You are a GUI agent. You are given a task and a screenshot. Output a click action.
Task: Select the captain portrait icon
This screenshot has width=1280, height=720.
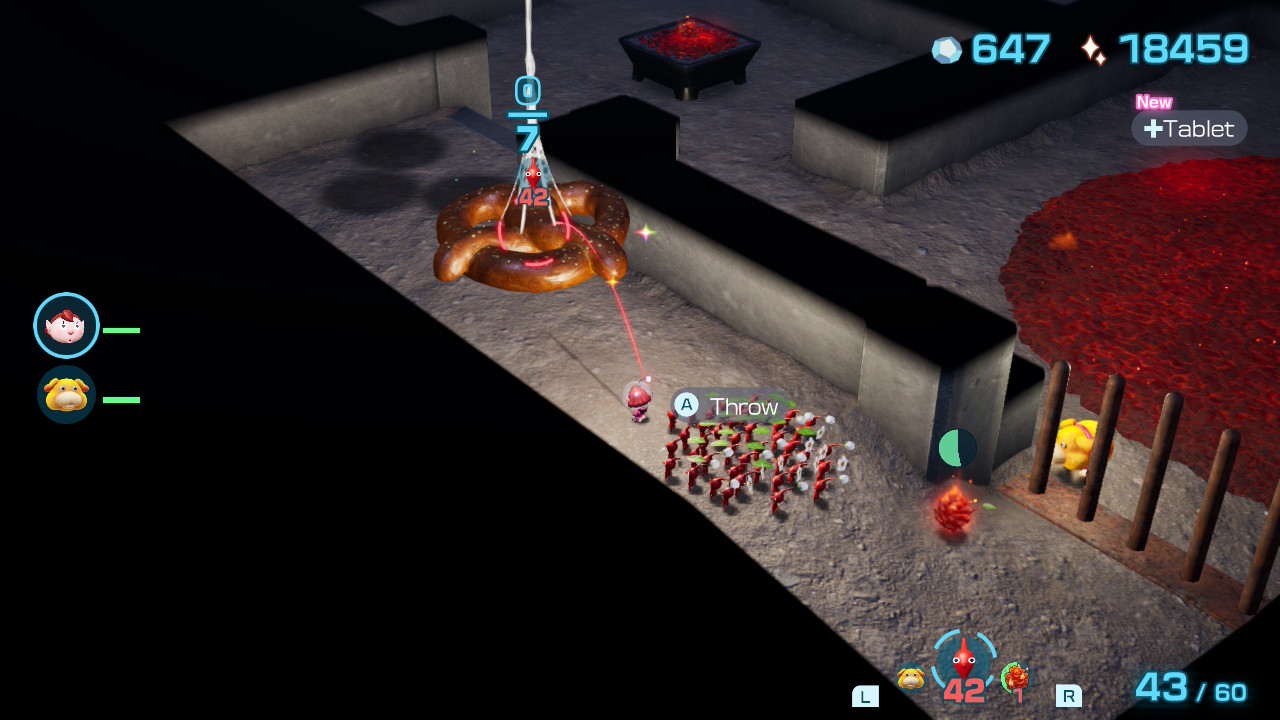click(x=66, y=325)
